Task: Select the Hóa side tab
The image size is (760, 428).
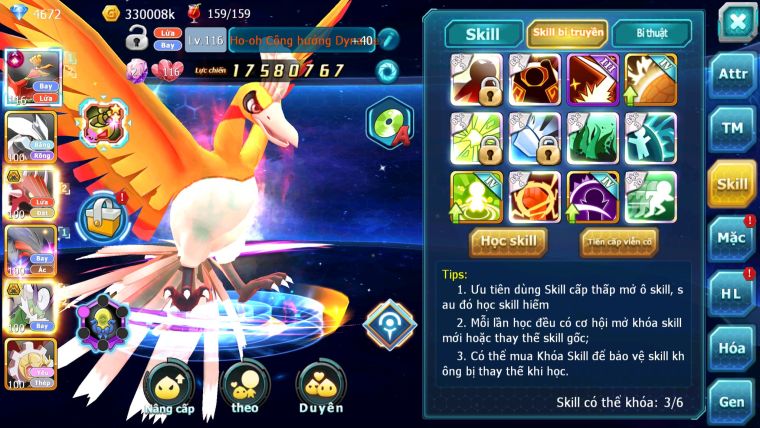Action: point(733,347)
